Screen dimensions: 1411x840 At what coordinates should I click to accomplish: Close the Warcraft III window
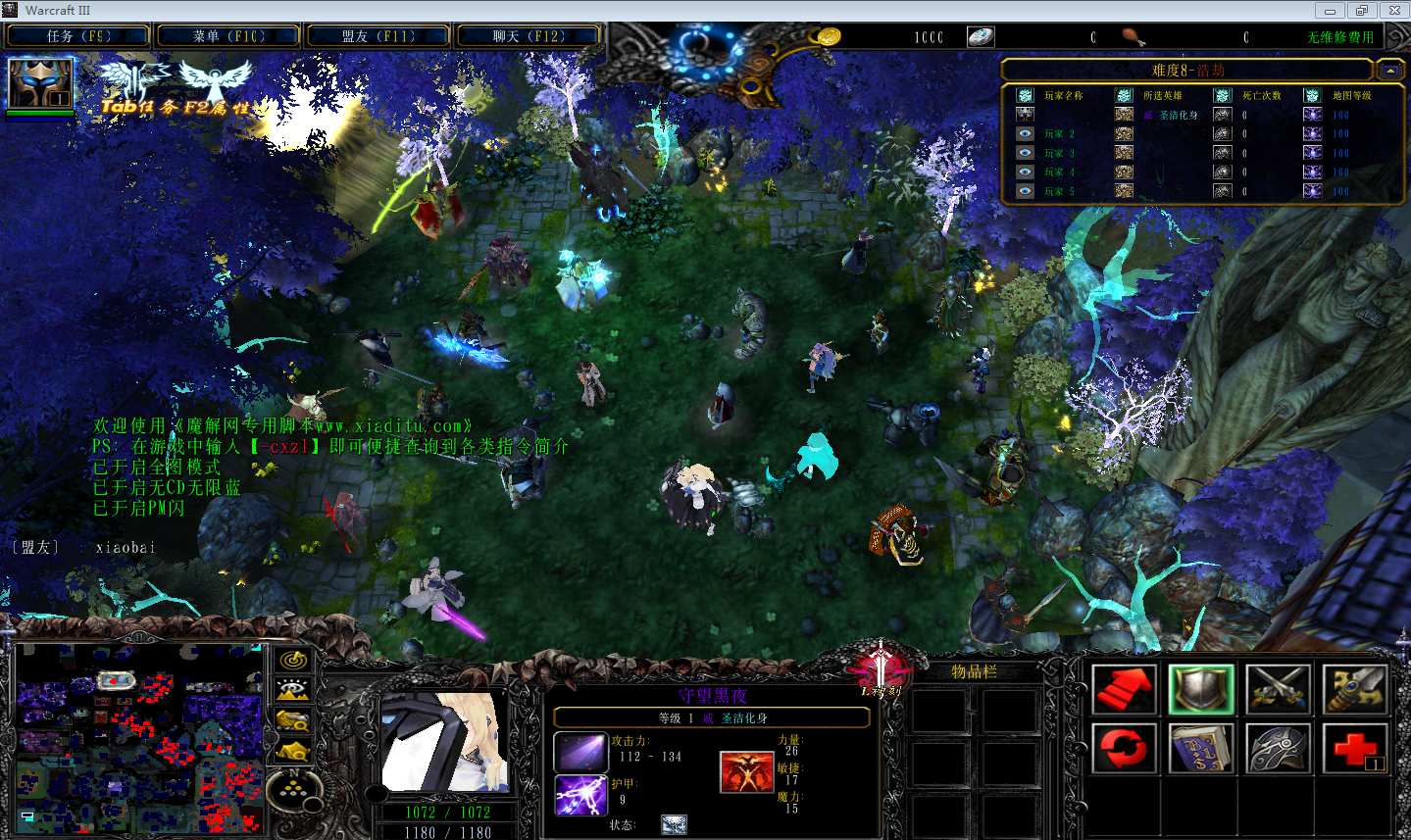point(1393,11)
